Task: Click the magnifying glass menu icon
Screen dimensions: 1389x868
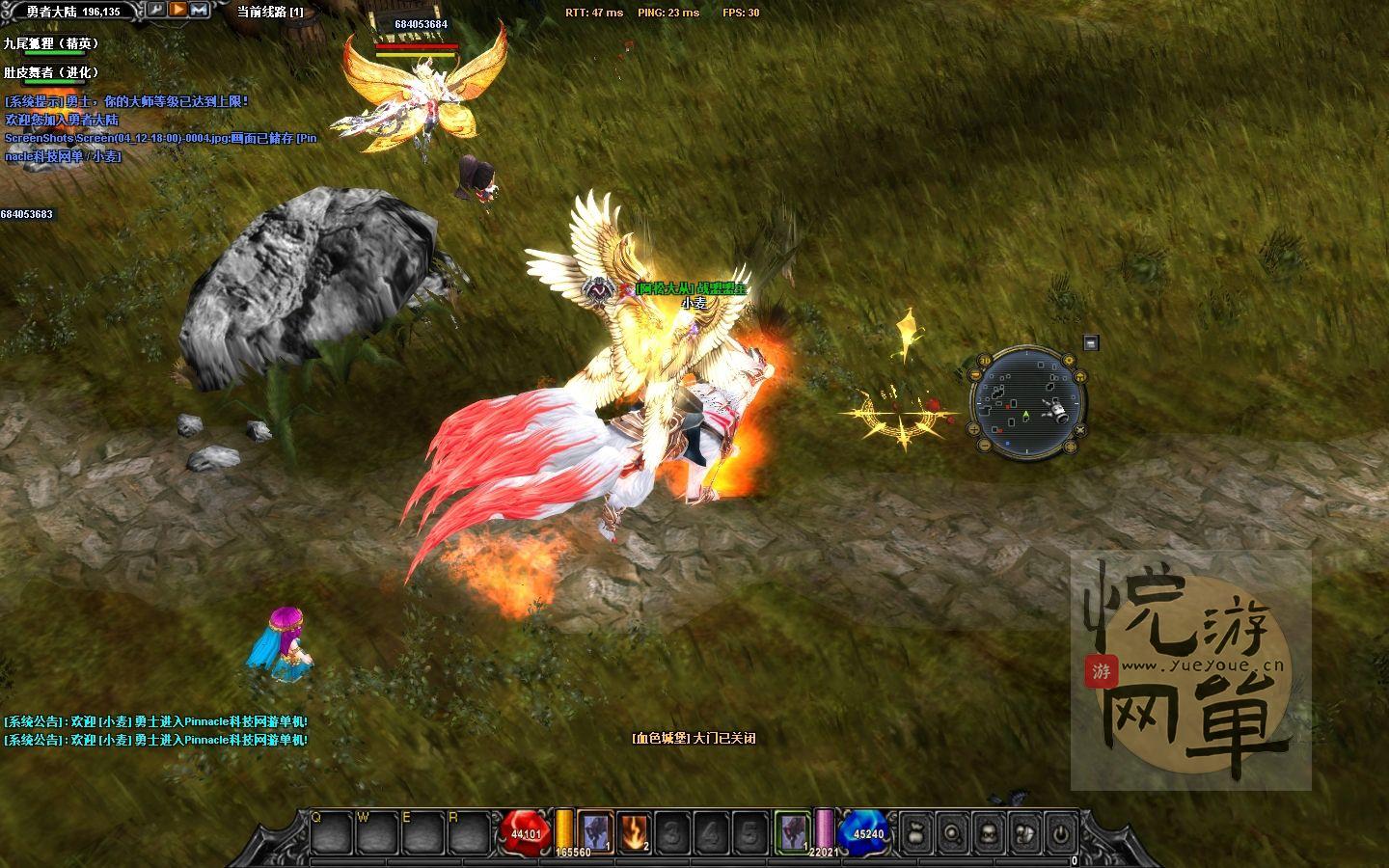Action: pyautogui.click(x=952, y=832)
